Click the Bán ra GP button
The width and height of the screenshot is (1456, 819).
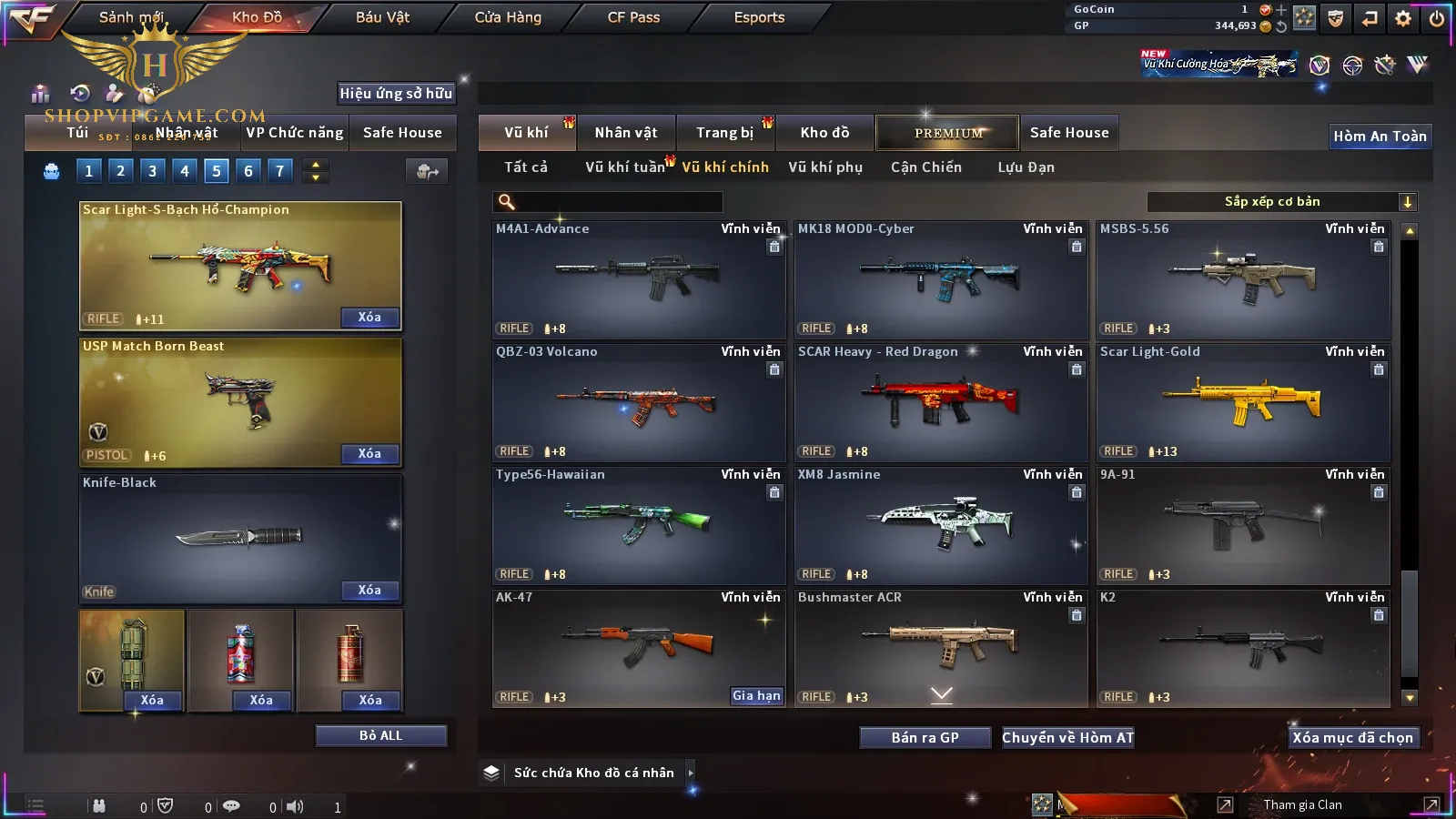click(x=925, y=738)
